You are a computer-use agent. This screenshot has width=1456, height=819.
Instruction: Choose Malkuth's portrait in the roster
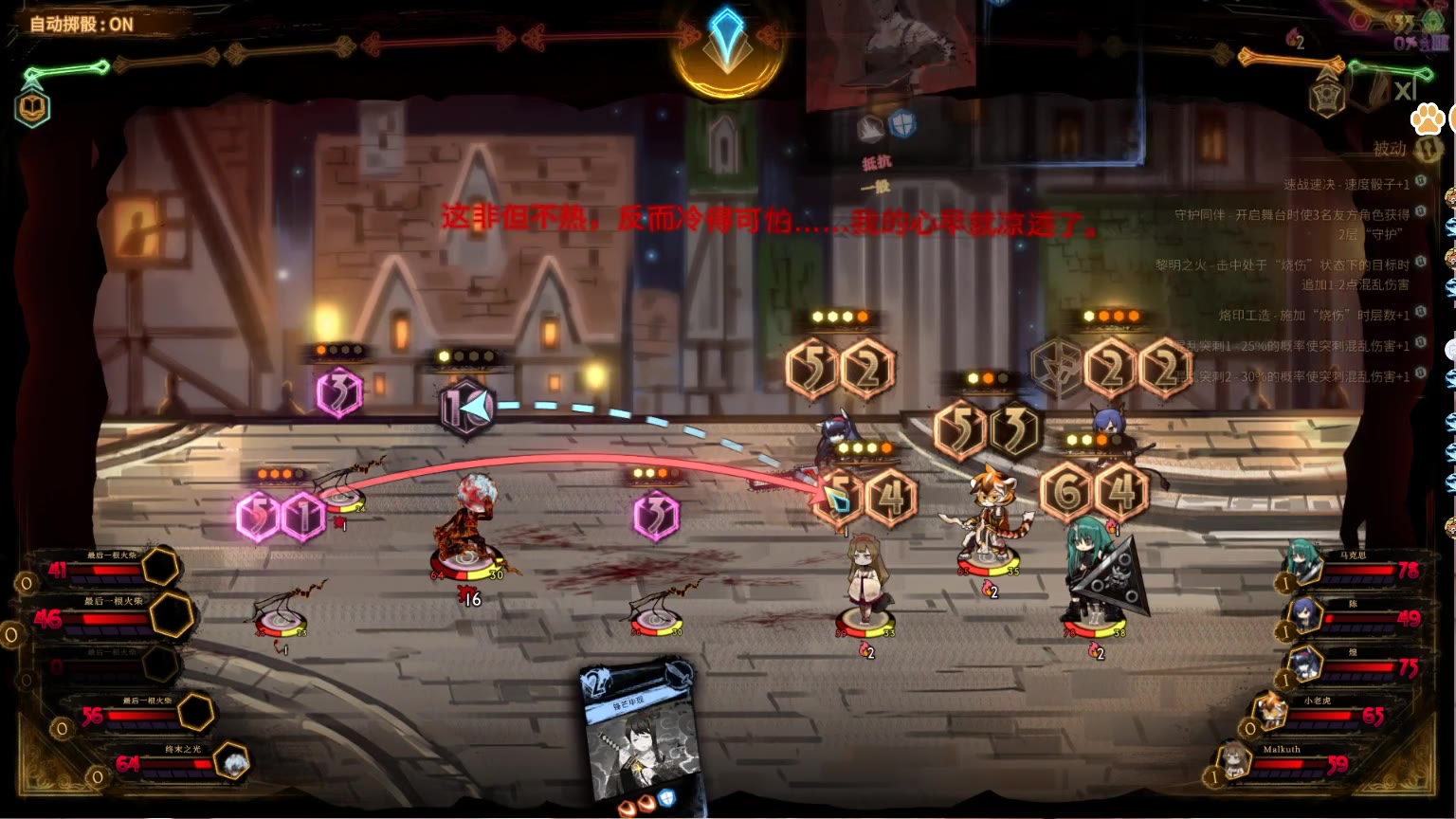point(1234,760)
